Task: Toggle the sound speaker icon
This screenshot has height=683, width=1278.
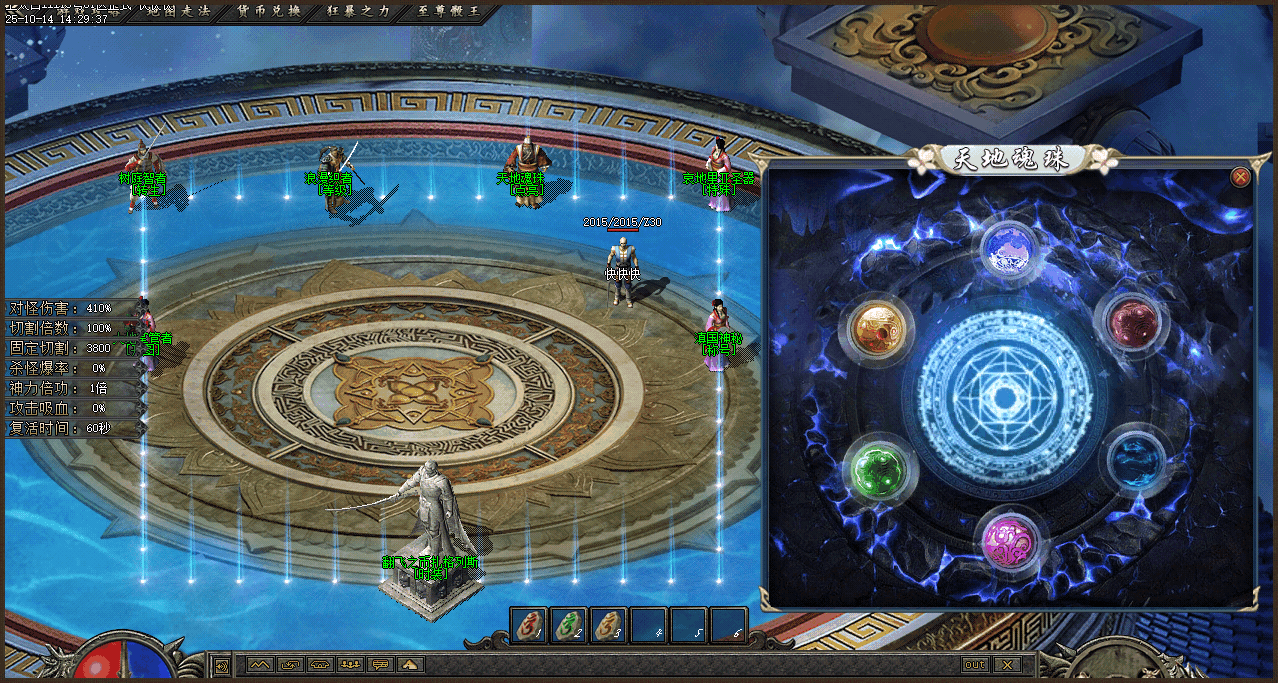Action: (x=221, y=665)
